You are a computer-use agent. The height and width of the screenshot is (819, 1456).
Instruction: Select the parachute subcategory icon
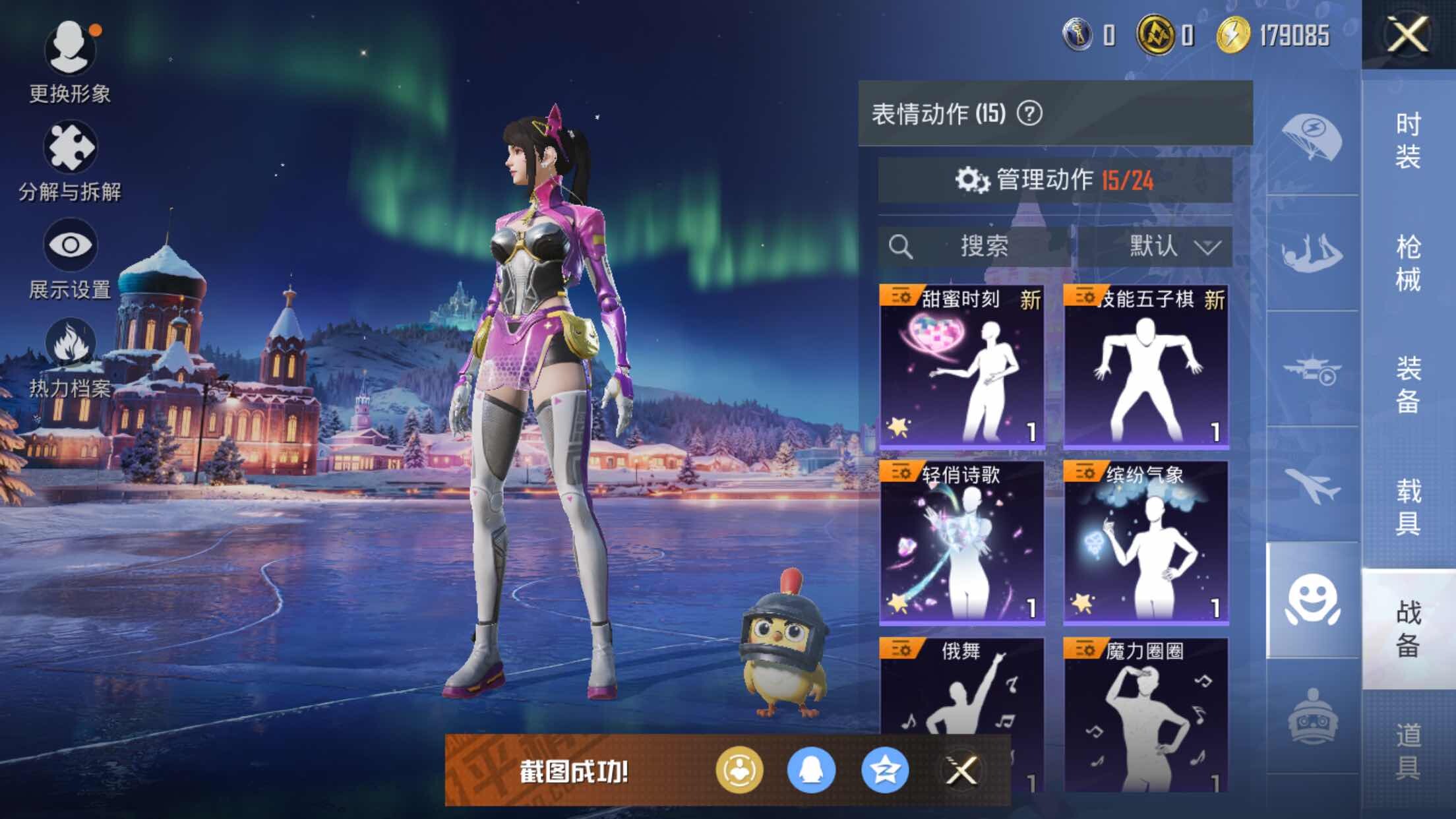(x=1312, y=137)
